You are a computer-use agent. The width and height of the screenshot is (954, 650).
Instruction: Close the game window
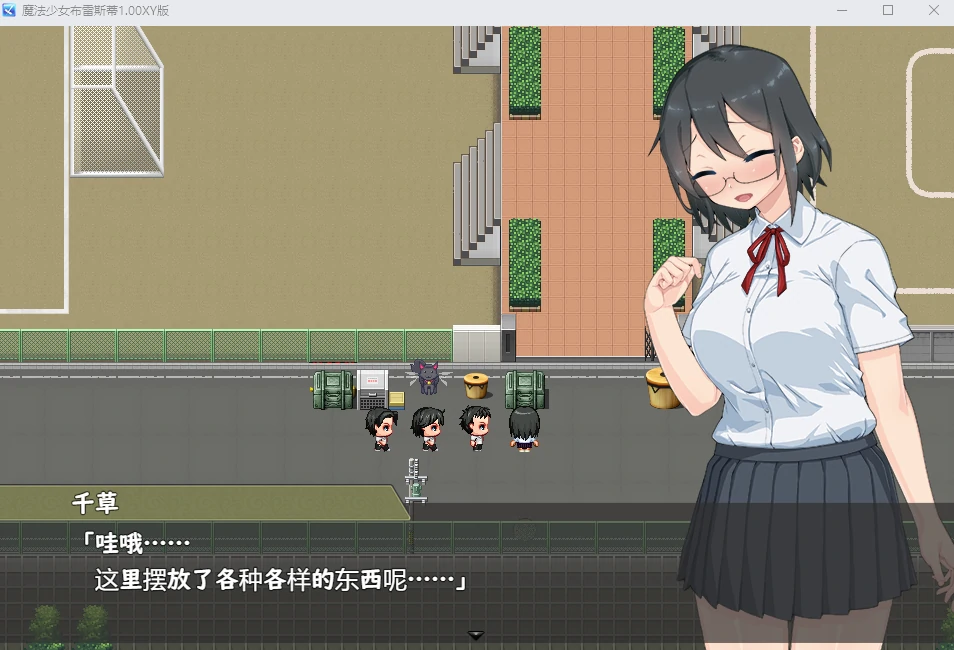(x=933, y=10)
